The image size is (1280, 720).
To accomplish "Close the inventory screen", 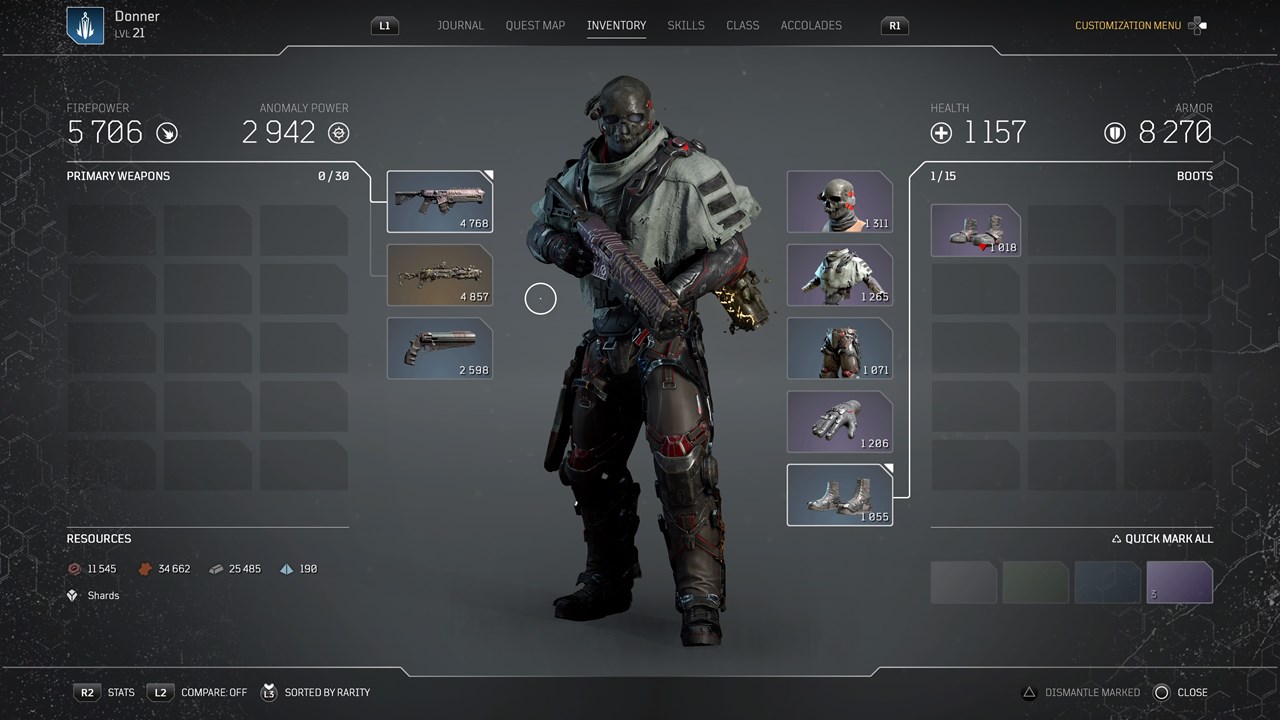I will click(x=1181, y=692).
